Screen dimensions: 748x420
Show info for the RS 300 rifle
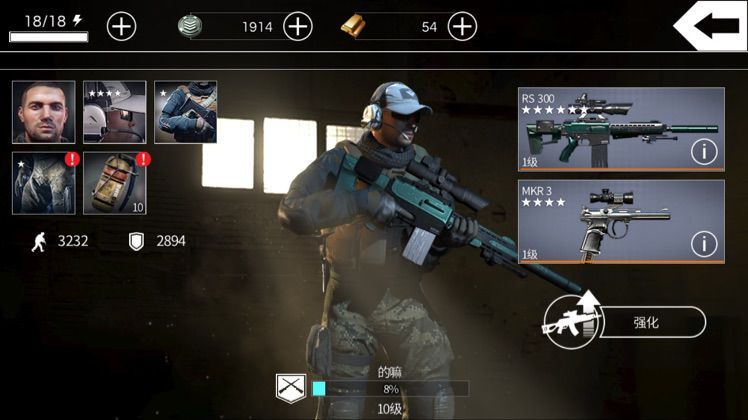point(704,152)
